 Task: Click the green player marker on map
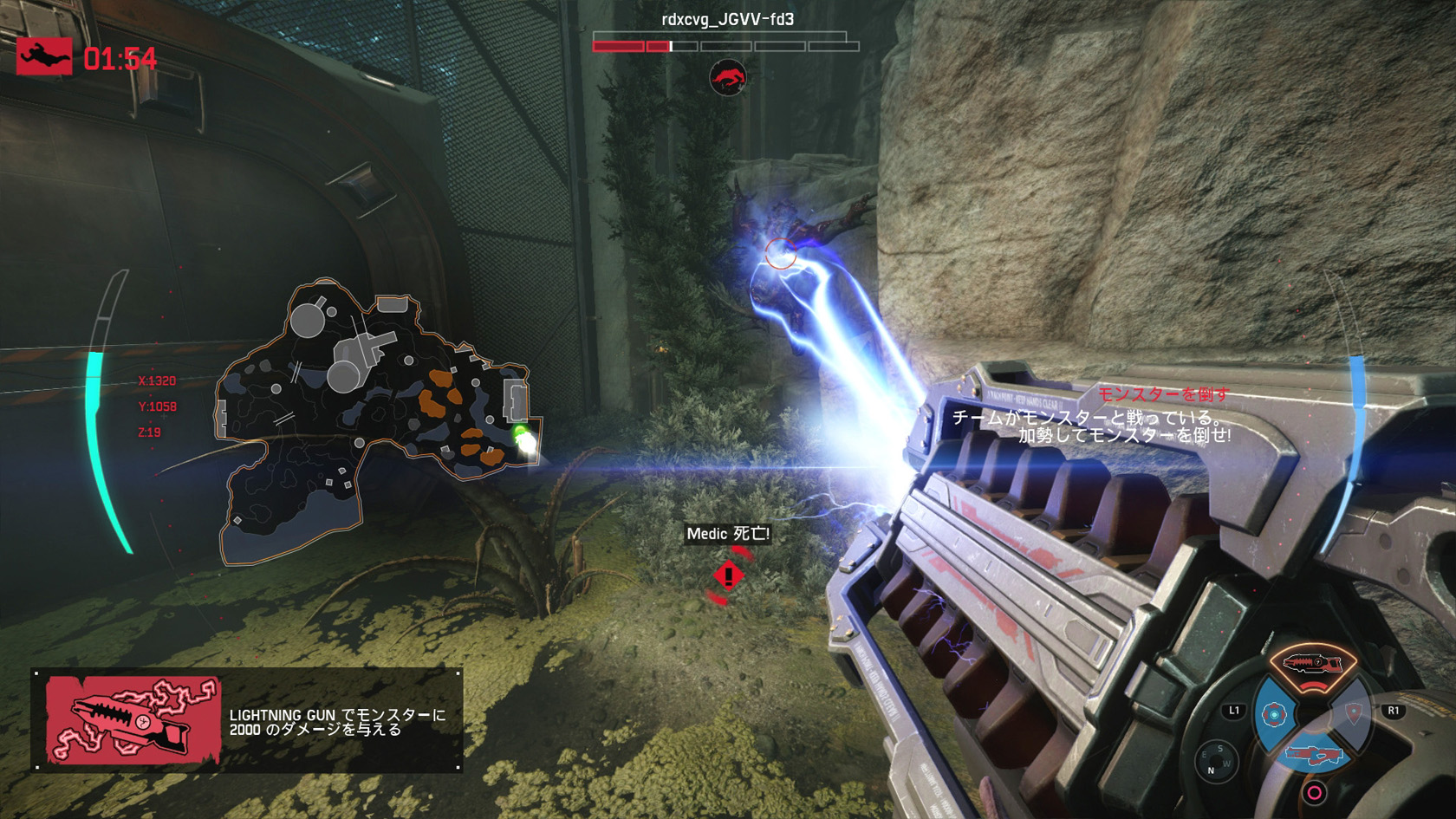(522, 436)
